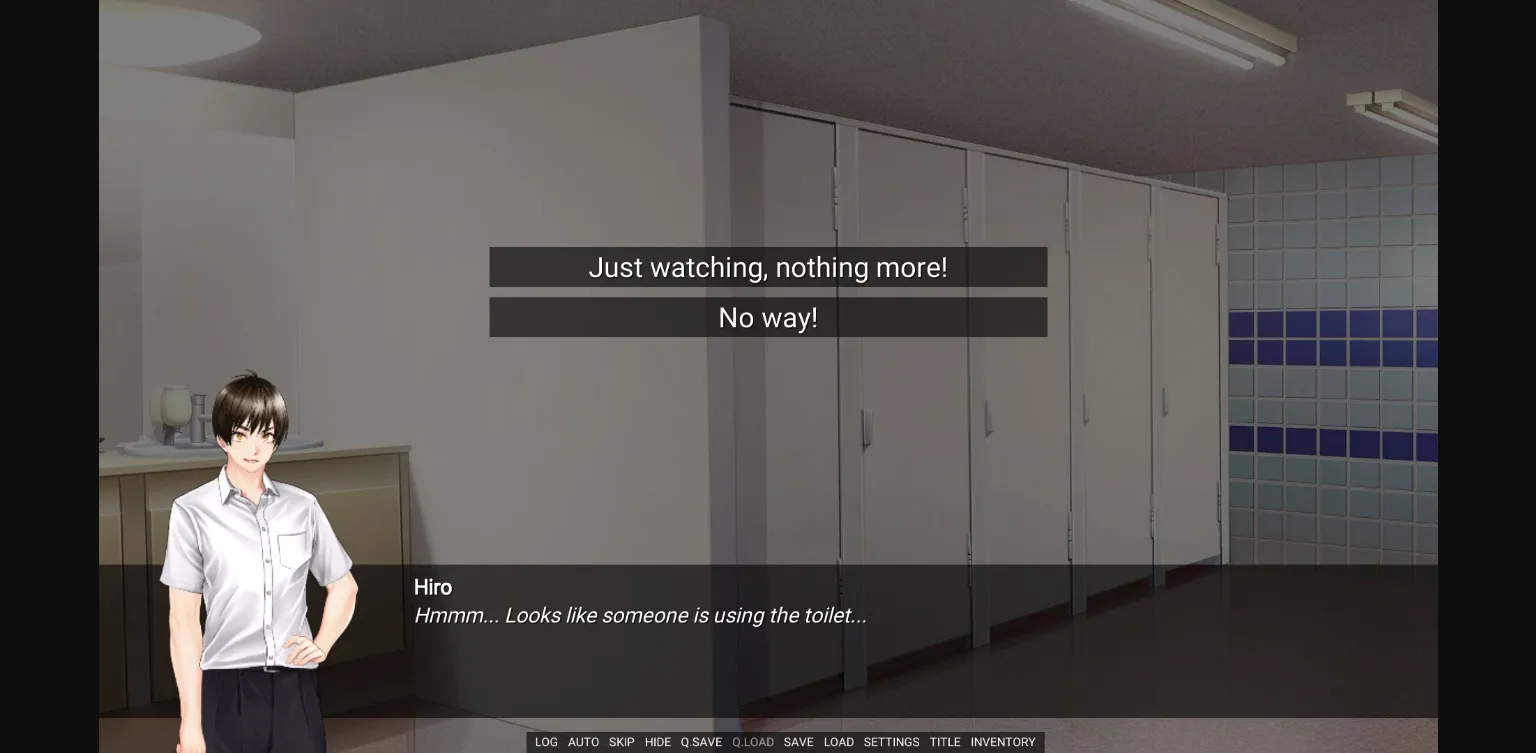Click the highlighted "No way!" option bar
The height and width of the screenshot is (753, 1536).
(x=767, y=317)
